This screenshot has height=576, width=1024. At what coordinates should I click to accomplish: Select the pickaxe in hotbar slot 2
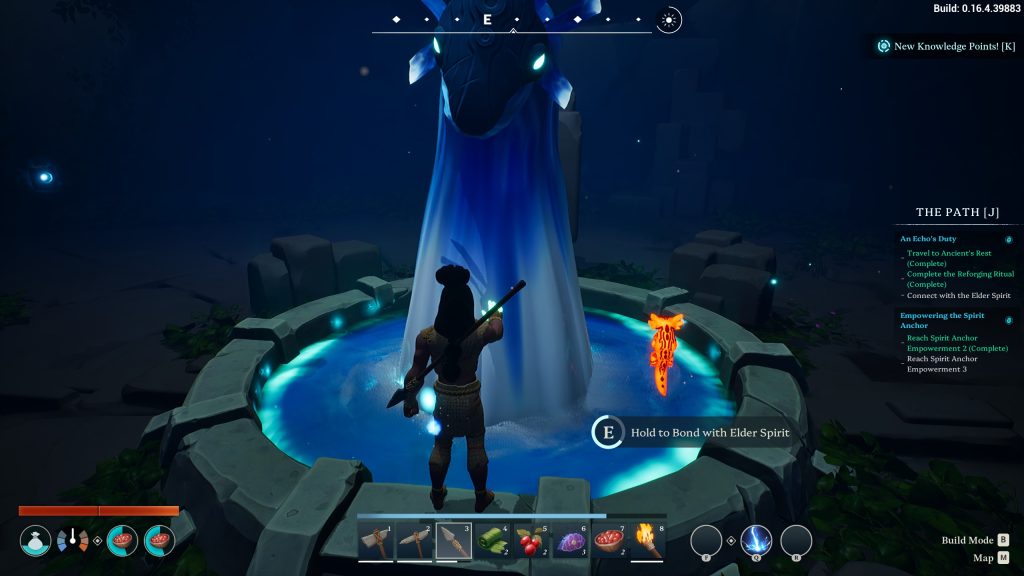(415, 540)
